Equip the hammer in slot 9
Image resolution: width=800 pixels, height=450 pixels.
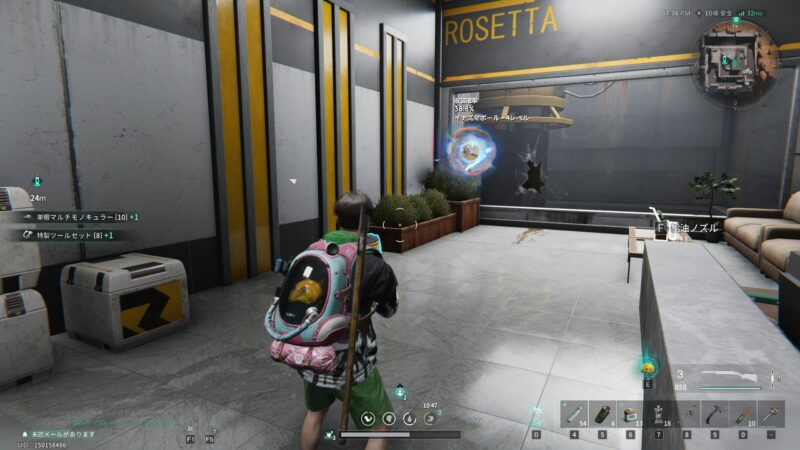pos(715,413)
